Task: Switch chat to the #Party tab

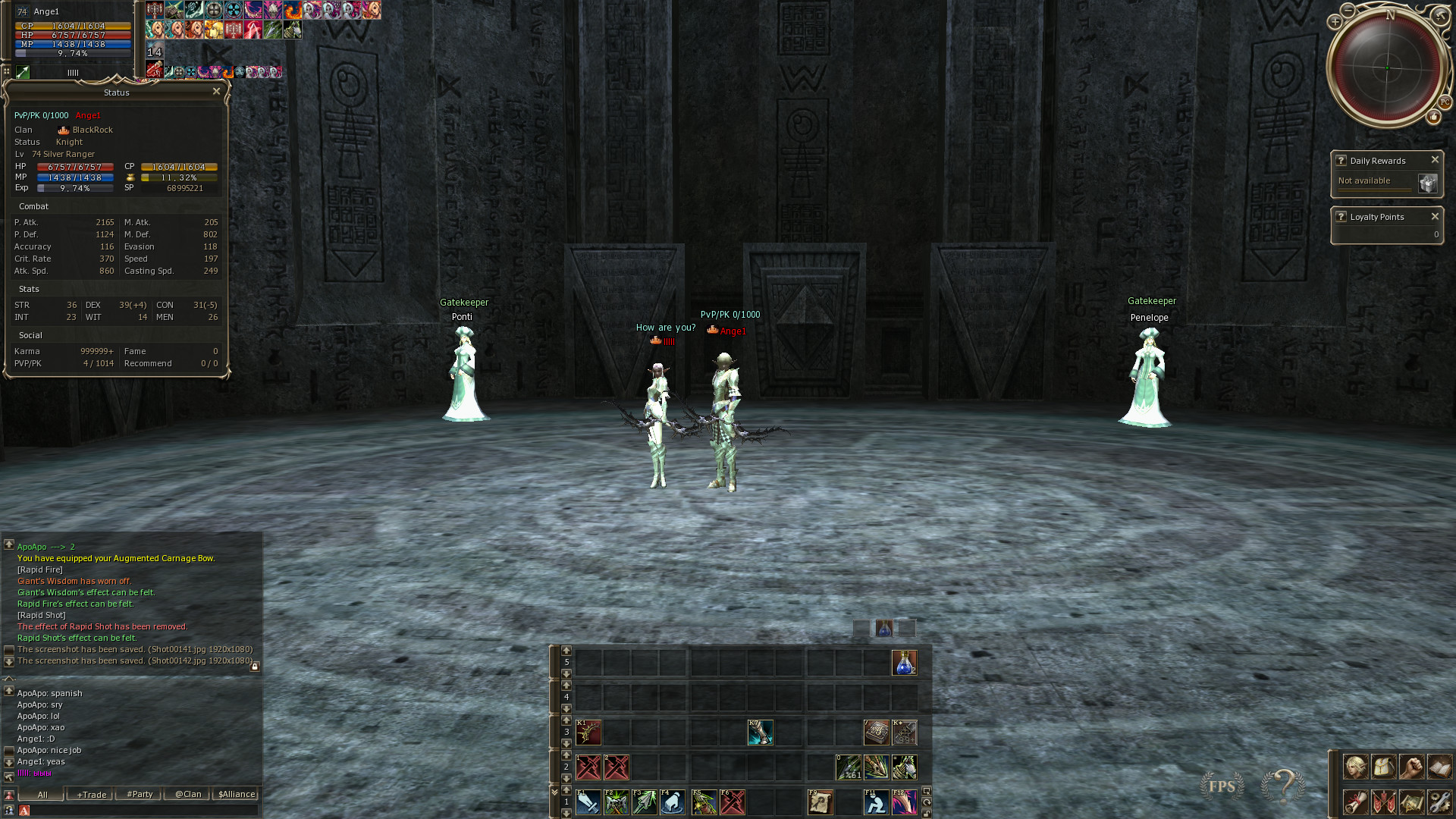Action: pyautogui.click(x=140, y=795)
